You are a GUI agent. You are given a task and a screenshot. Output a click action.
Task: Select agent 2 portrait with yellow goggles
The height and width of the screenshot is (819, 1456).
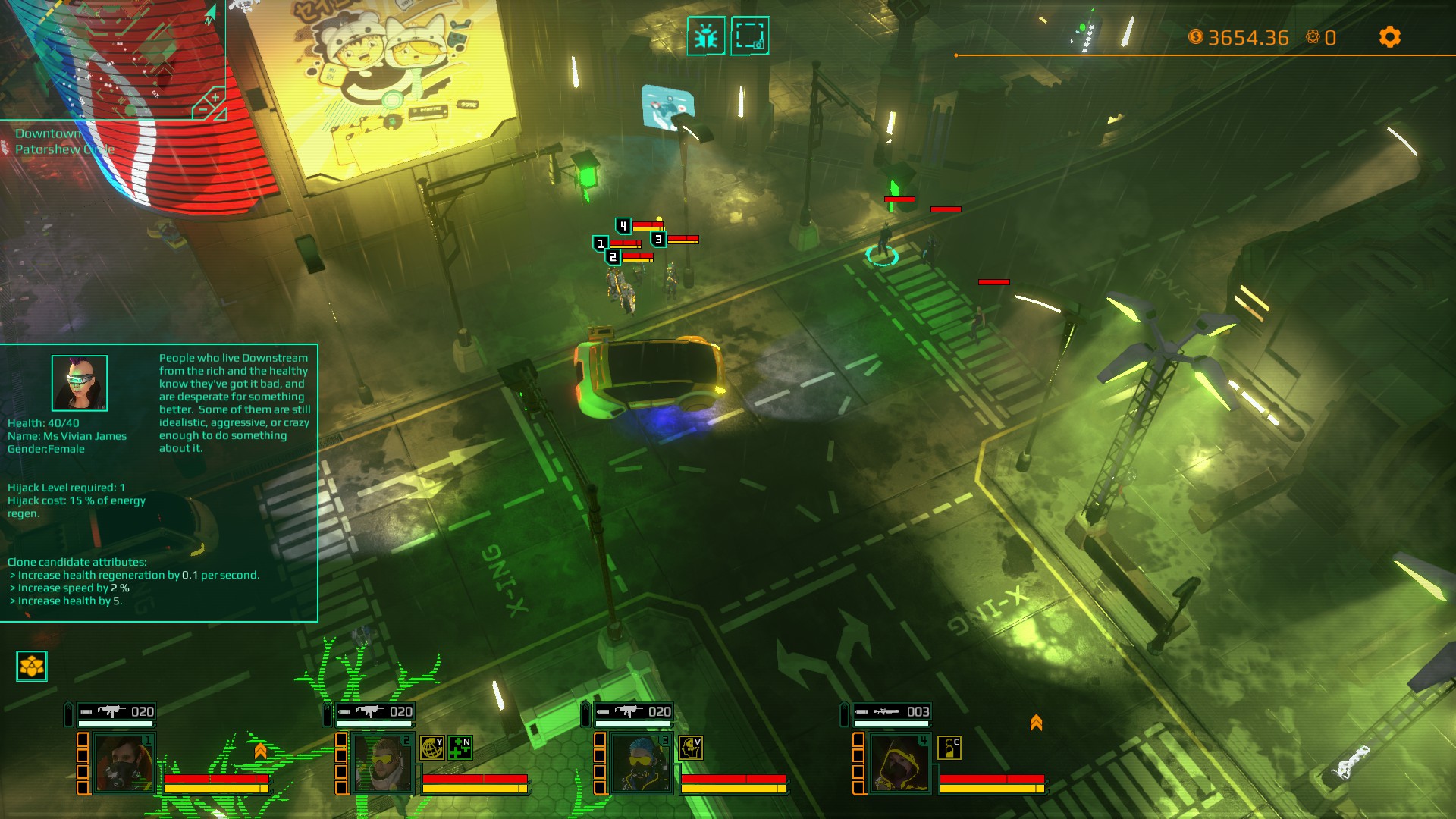click(x=382, y=764)
